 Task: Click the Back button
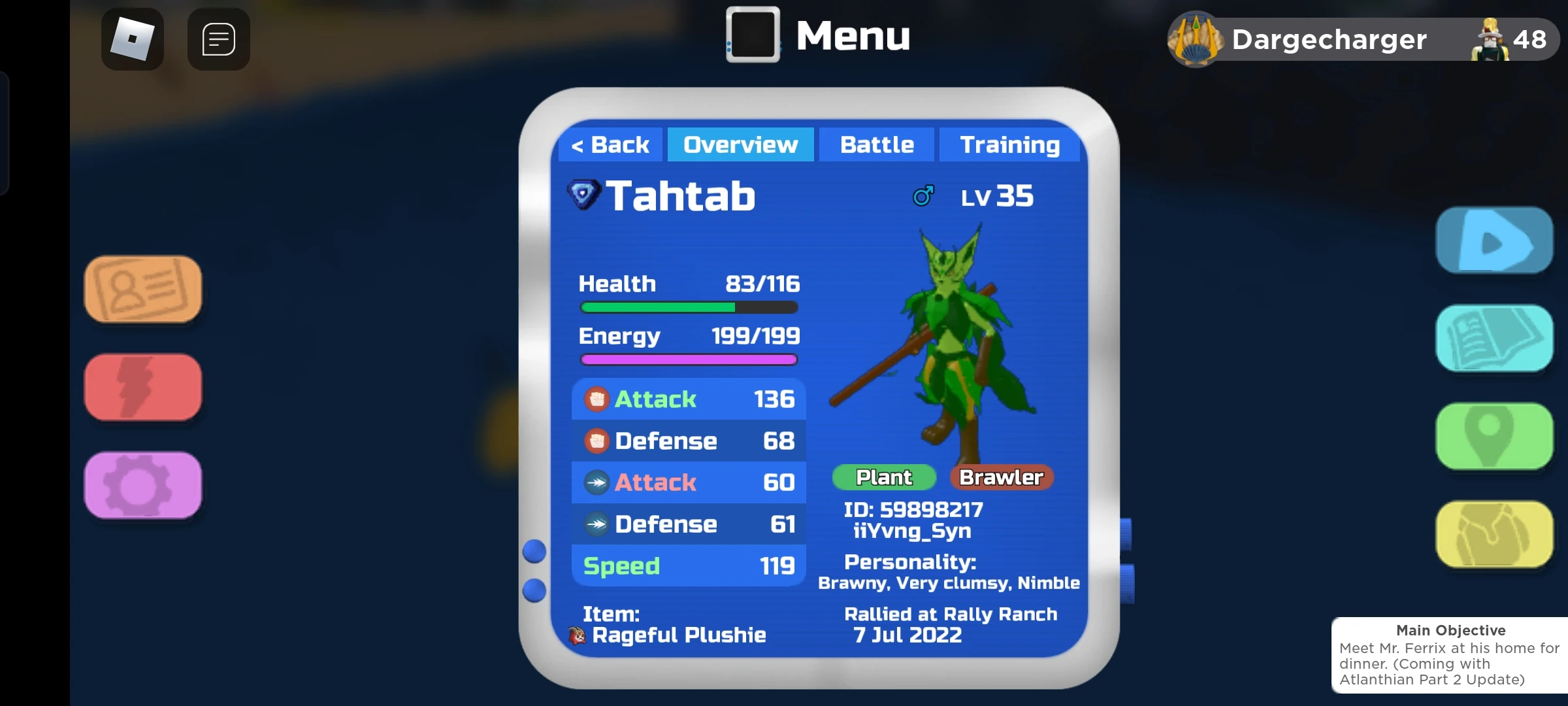pos(610,144)
